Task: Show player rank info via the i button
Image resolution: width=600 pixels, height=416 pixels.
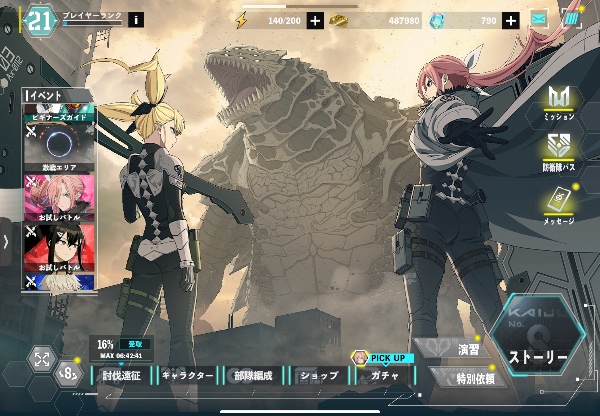Action: click(136, 20)
